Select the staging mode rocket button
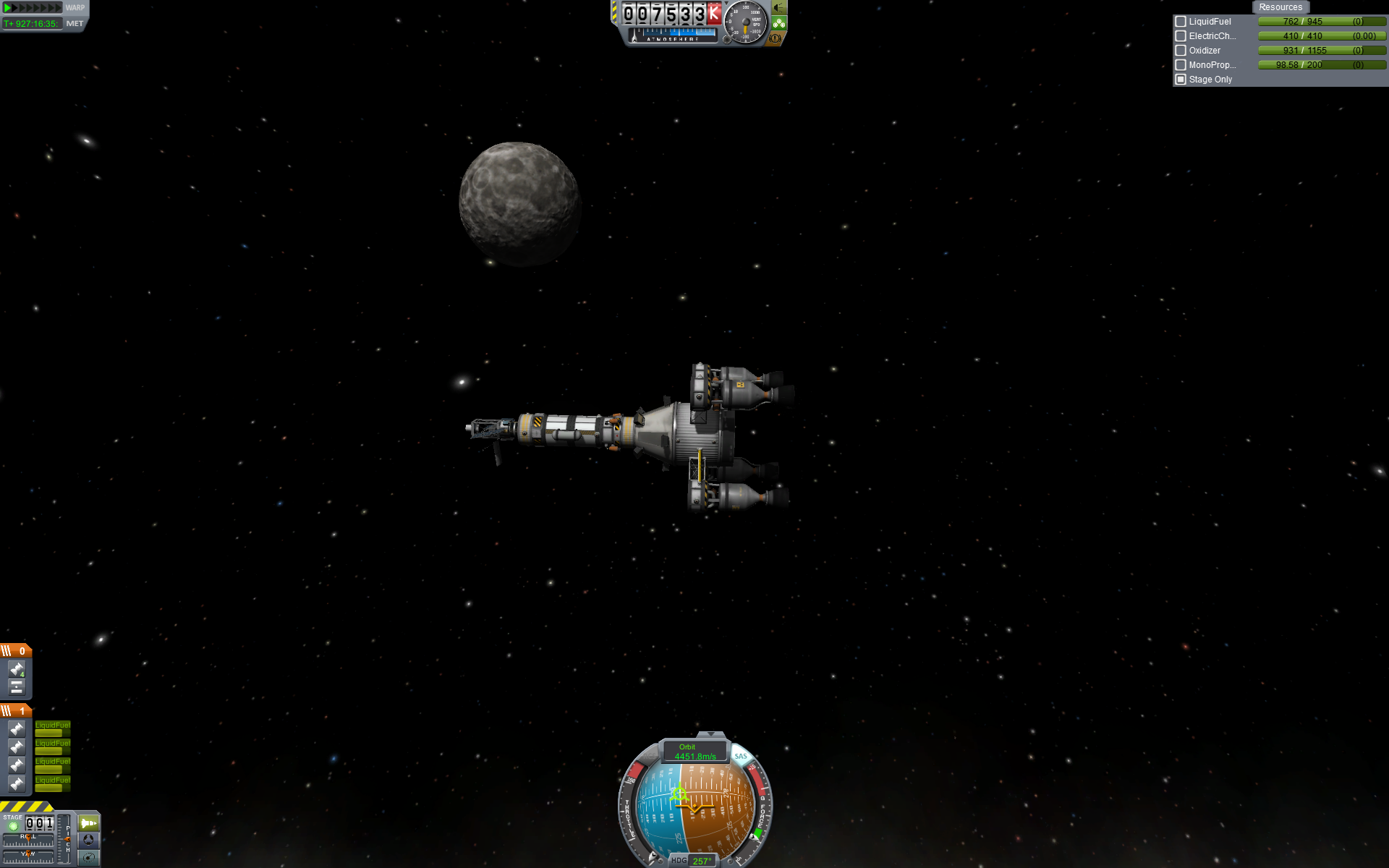1389x868 pixels. [88, 823]
